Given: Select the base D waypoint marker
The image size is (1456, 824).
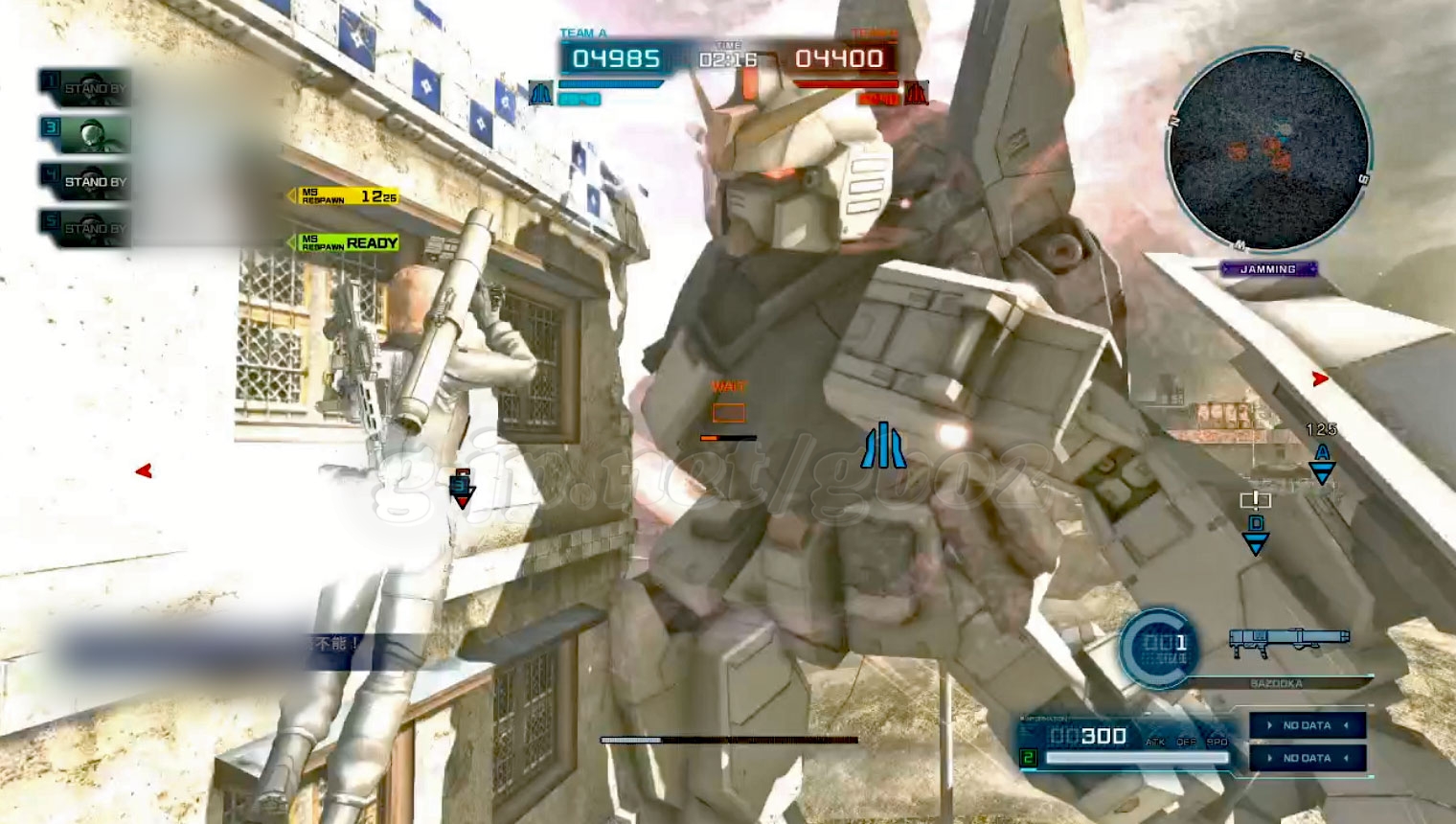Looking at the screenshot, I should tap(1256, 535).
